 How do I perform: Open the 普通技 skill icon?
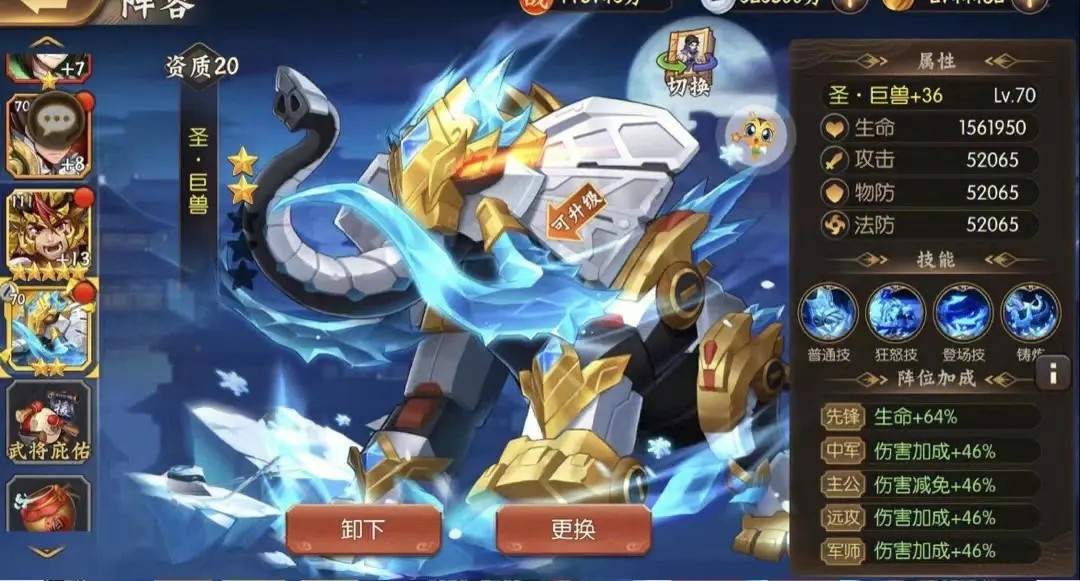[x=828, y=315]
